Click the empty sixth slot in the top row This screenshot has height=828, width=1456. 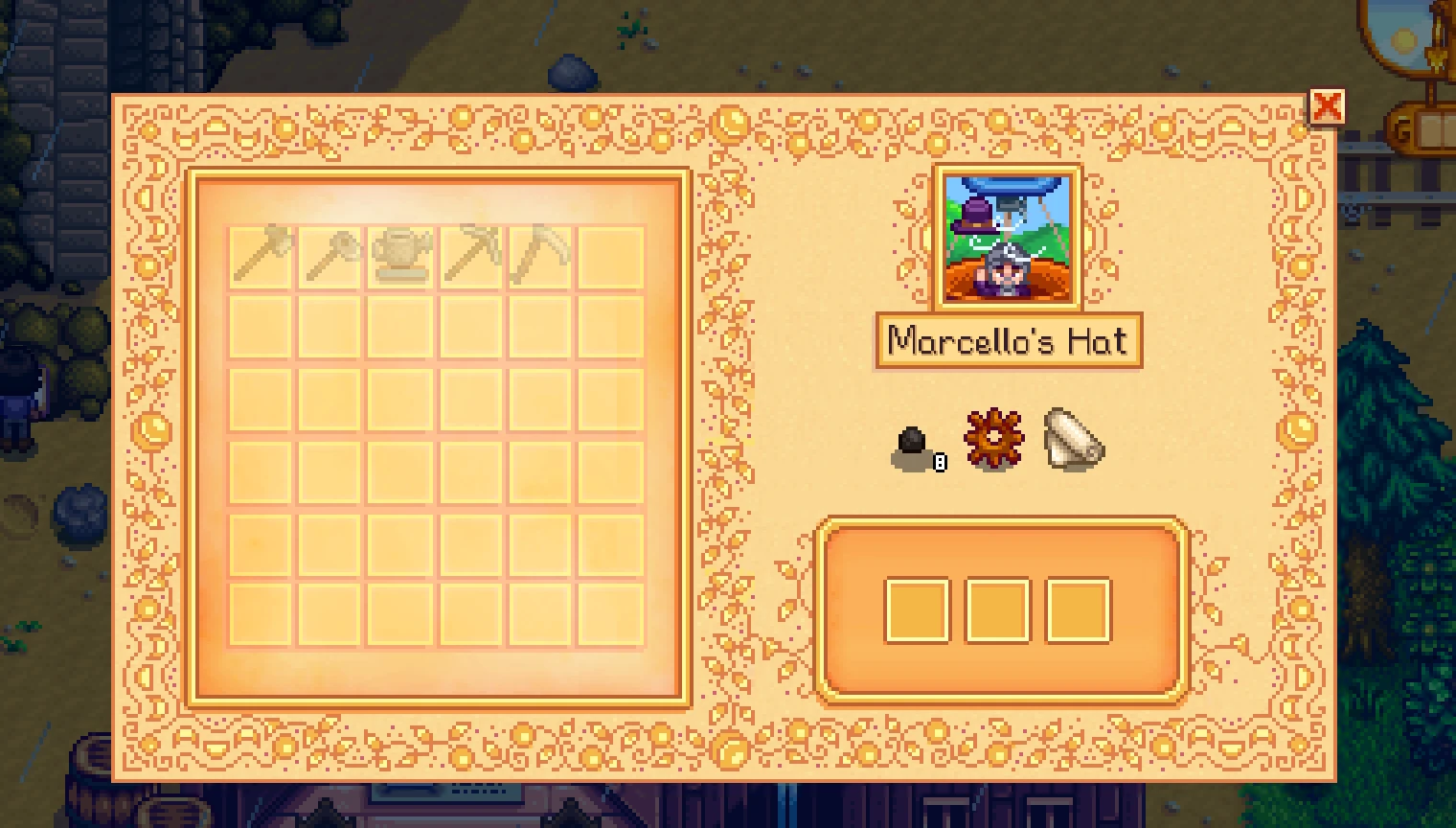(610, 257)
